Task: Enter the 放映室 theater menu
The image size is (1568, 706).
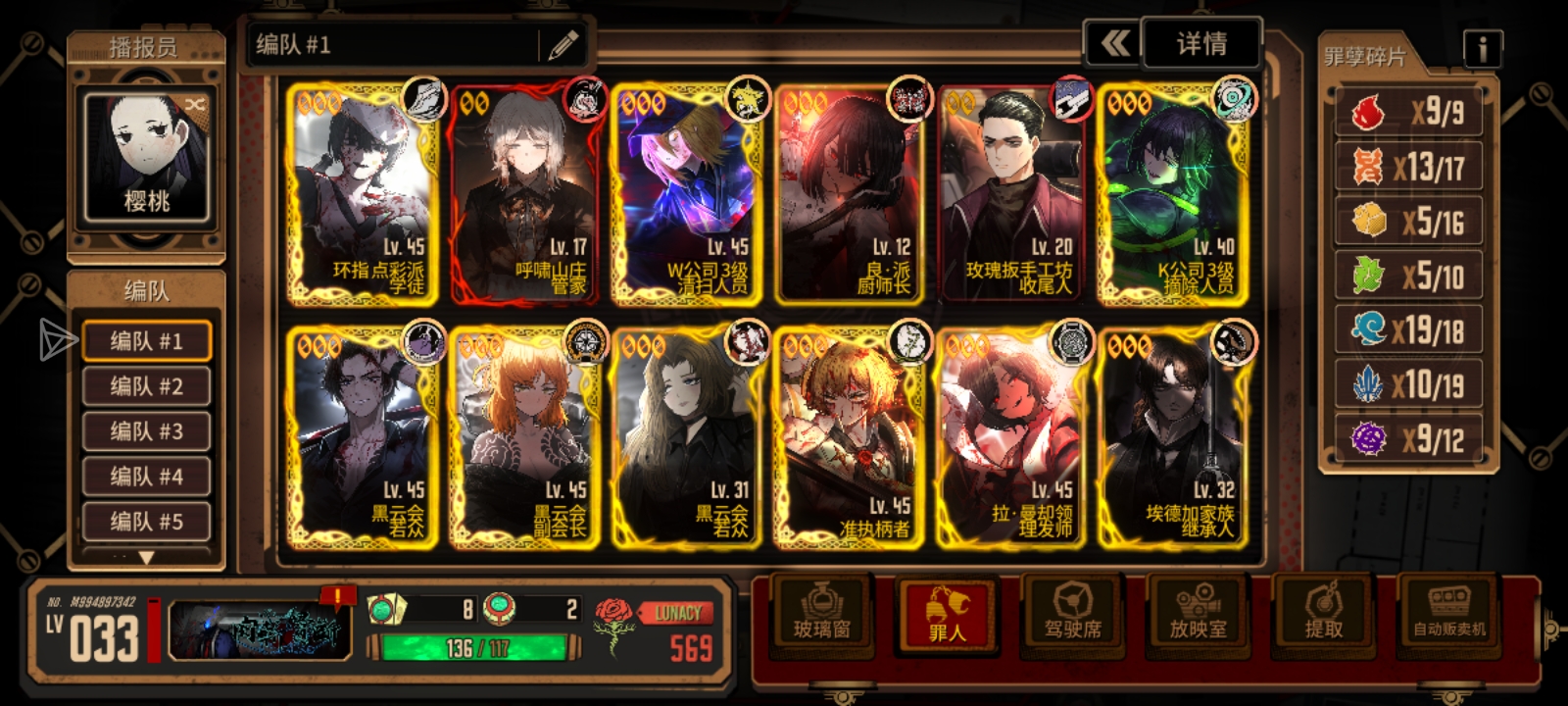Action: click(1198, 616)
